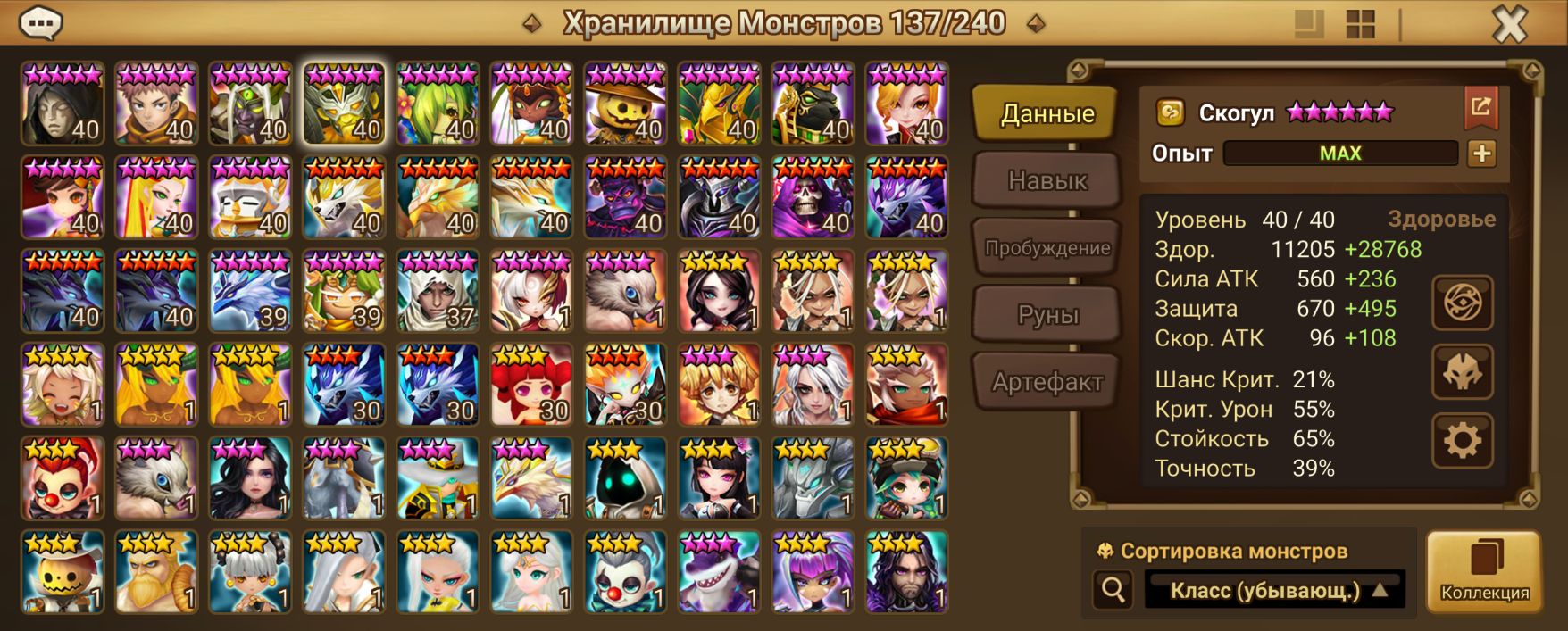
Task: Choose the purple-hooded skull reaper monster
Action: click(813, 197)
